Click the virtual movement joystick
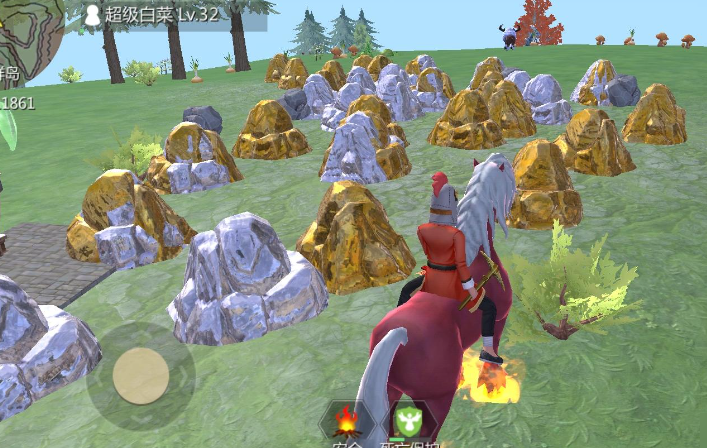 141,376
